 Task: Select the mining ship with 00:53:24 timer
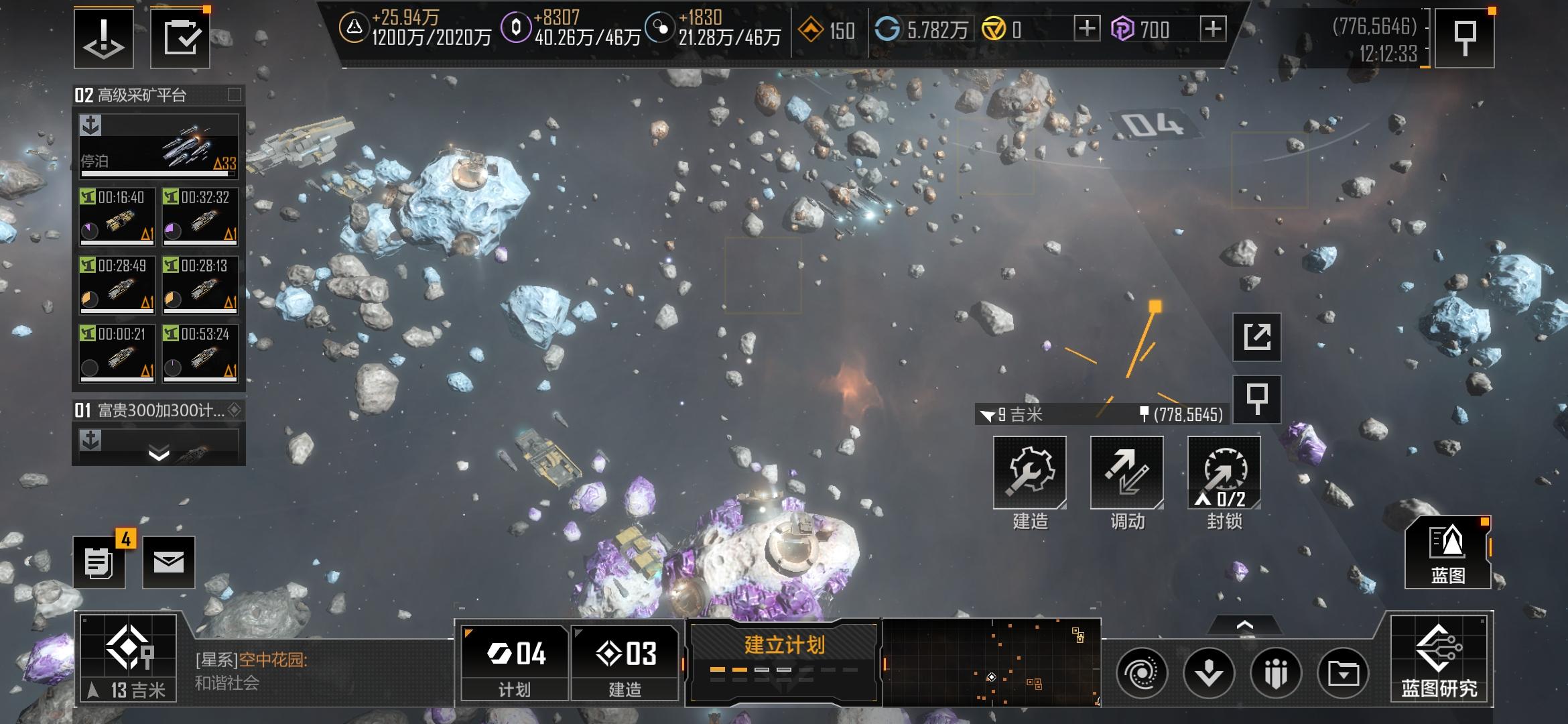(200, 353)
